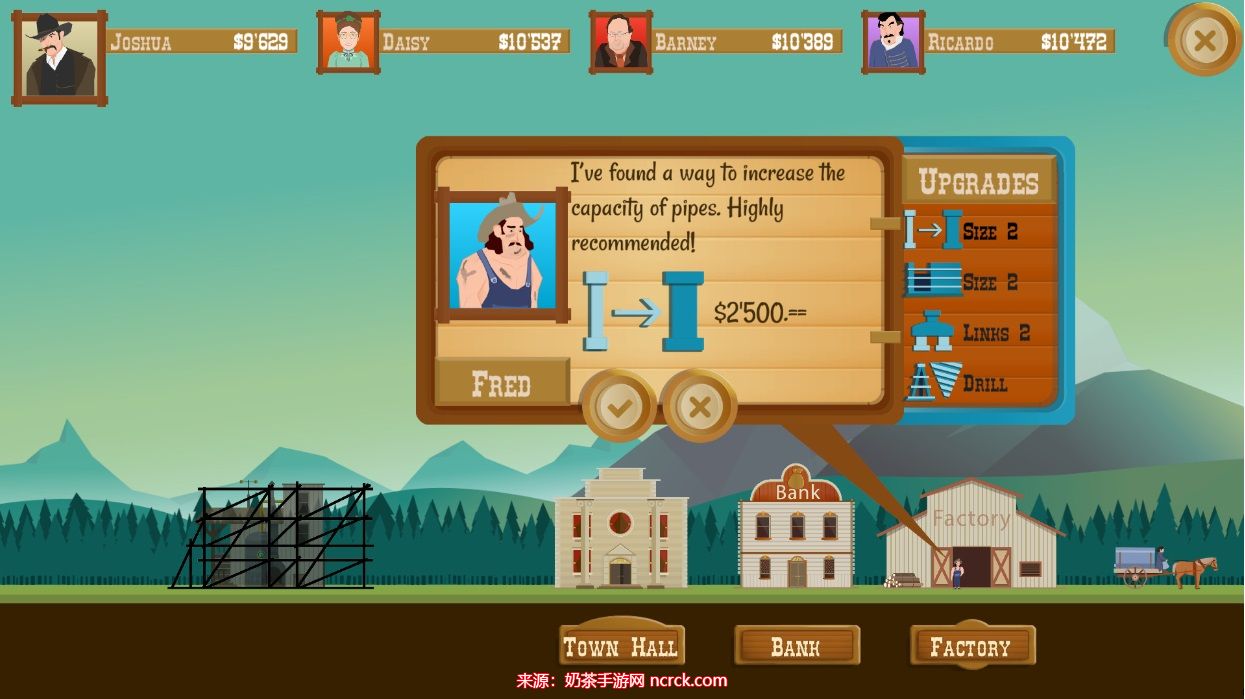
Task: Choose the tank Size 2 upgrade
Action: click(x=979, y=282)
